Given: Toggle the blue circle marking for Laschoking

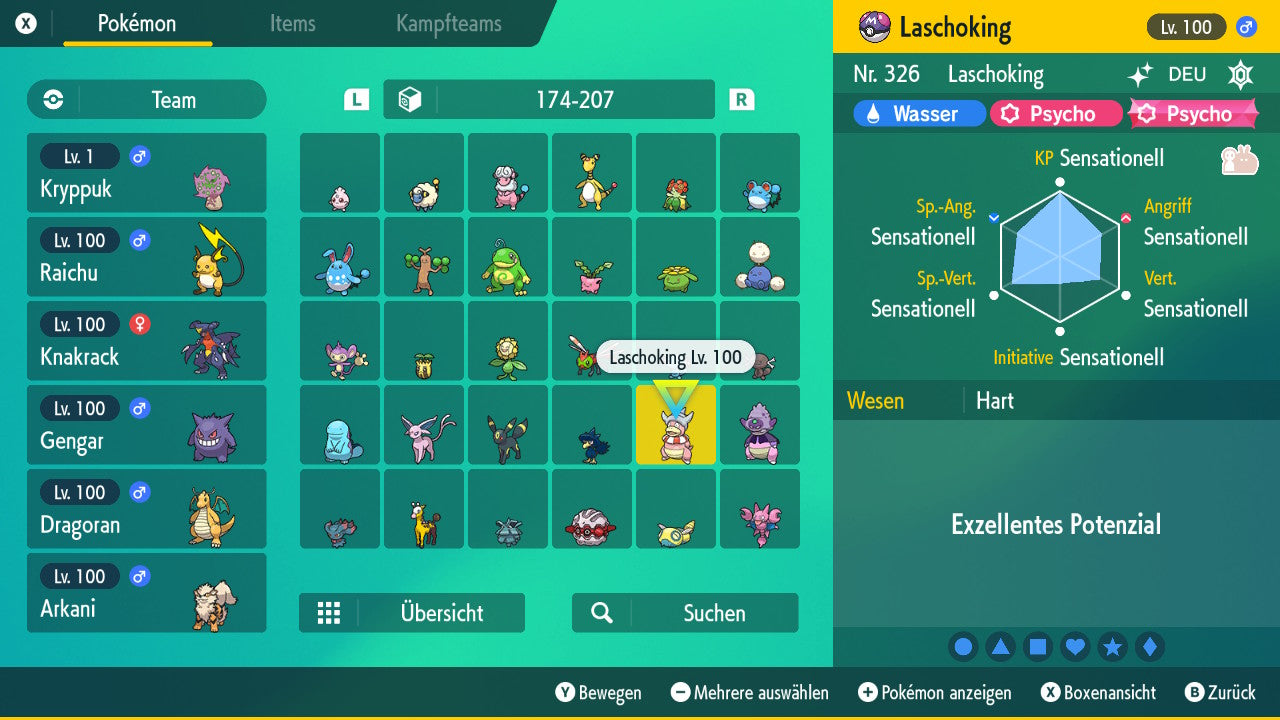Looking at the screenshot, I should coord(963,646).
